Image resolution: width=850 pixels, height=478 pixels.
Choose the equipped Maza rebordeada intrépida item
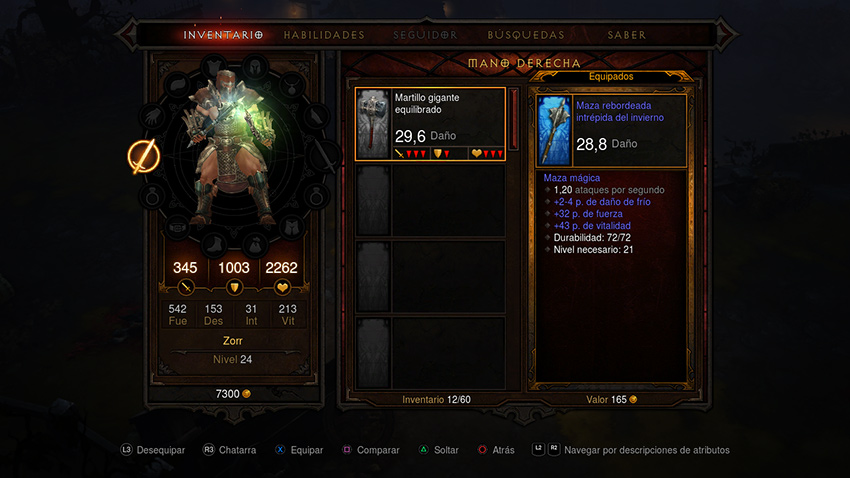pos(611,130)
